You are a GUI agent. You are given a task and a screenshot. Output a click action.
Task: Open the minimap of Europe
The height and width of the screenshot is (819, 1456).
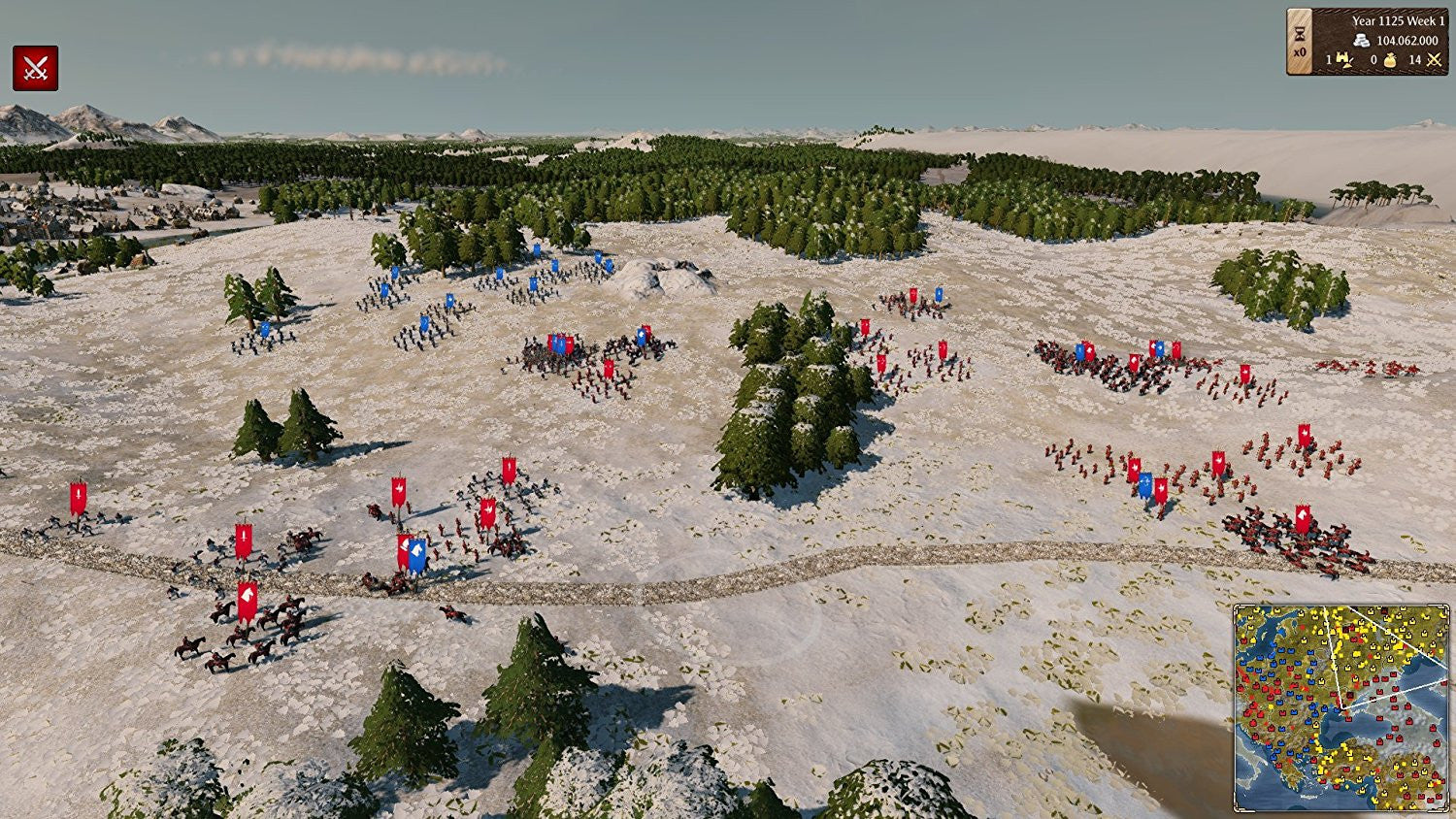pos(1340,707)
